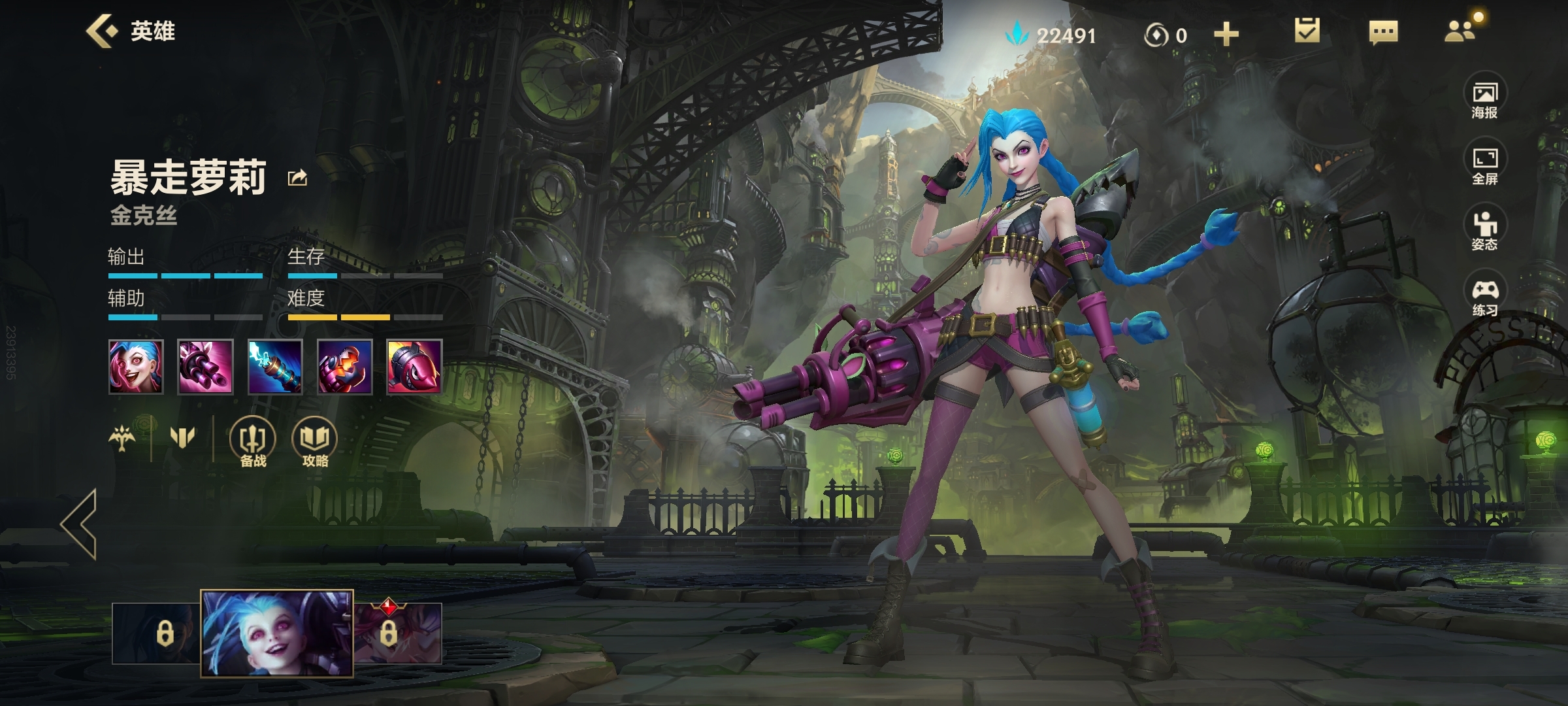Add currency with the plus button
Screen dimensions: 1568x706
1226,34
